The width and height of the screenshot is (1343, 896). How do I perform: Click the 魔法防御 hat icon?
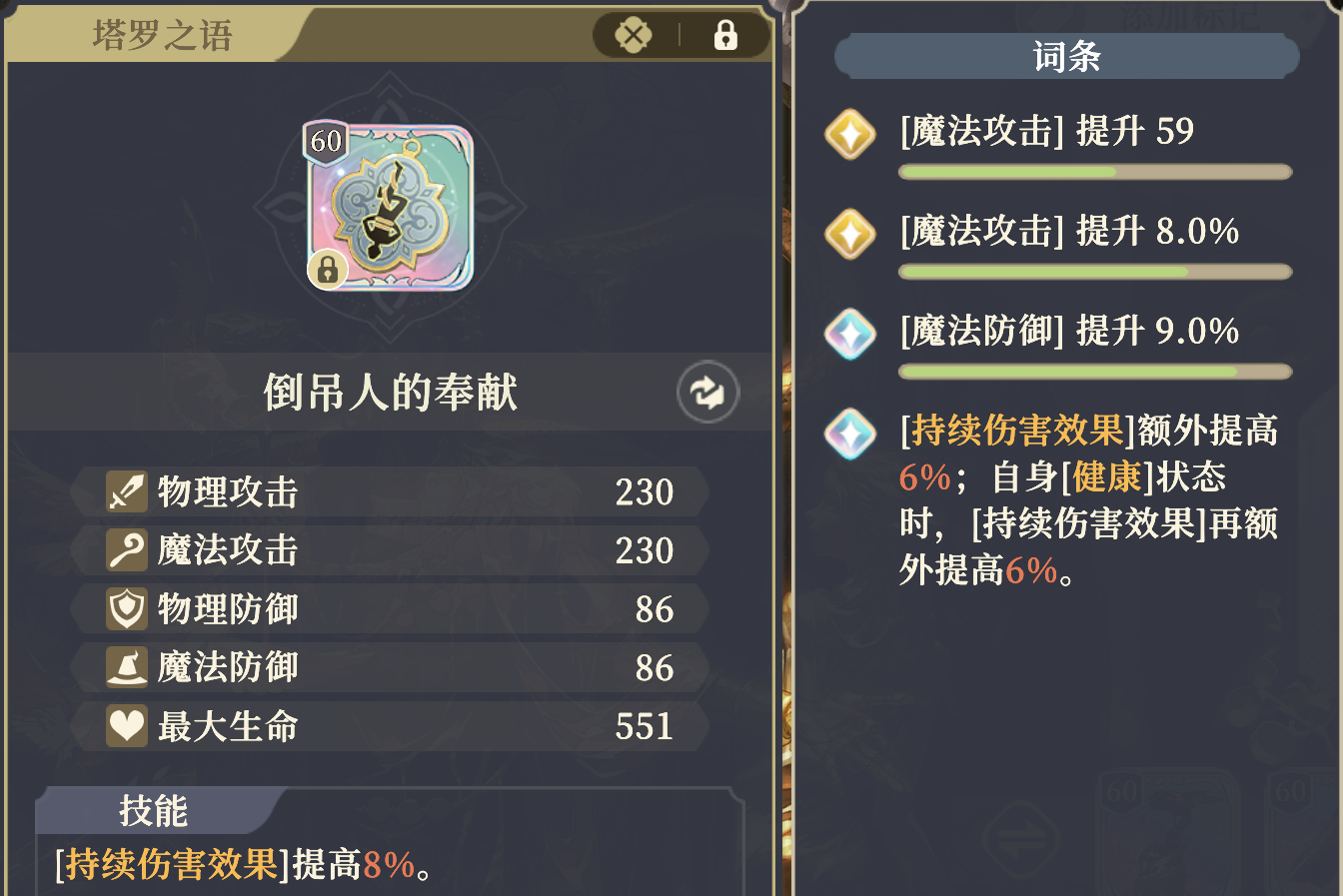click(x=129, y=667)
